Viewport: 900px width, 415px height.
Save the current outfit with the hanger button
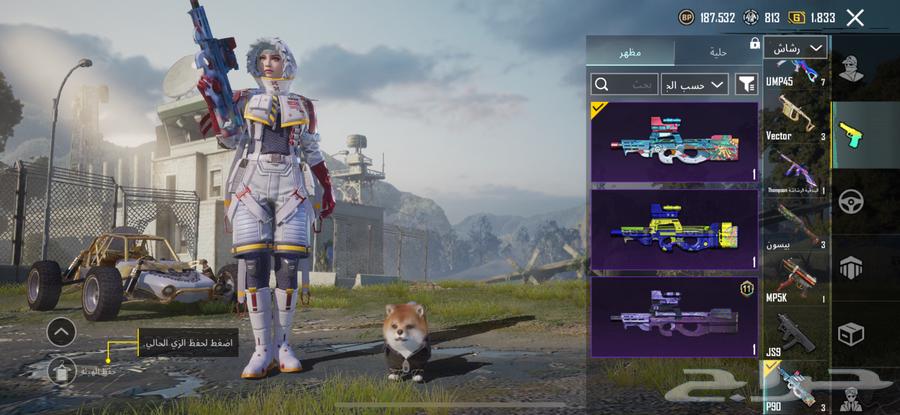click(x=61, y=371)
